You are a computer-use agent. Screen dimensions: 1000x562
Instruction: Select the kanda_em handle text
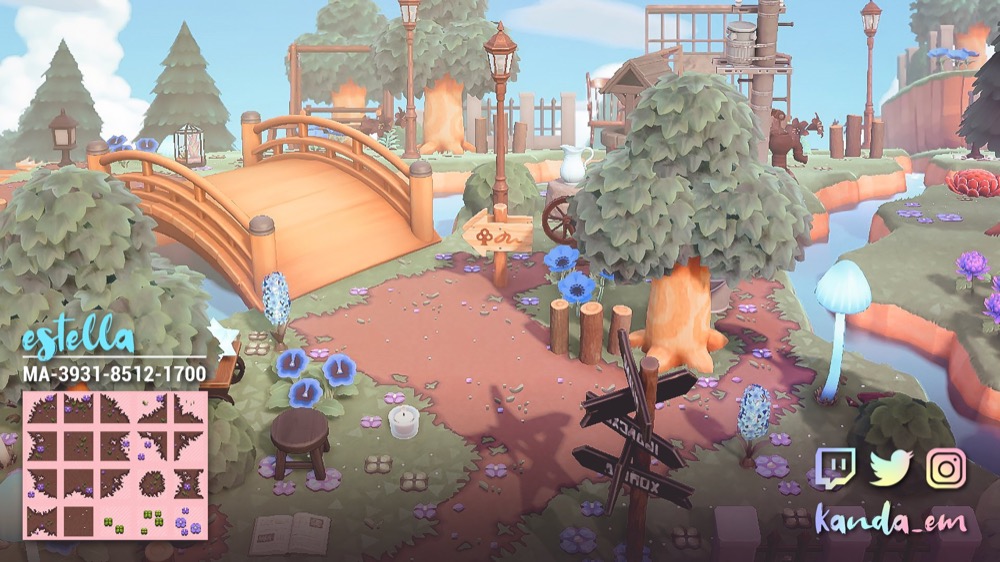click(x=889, y=520)
